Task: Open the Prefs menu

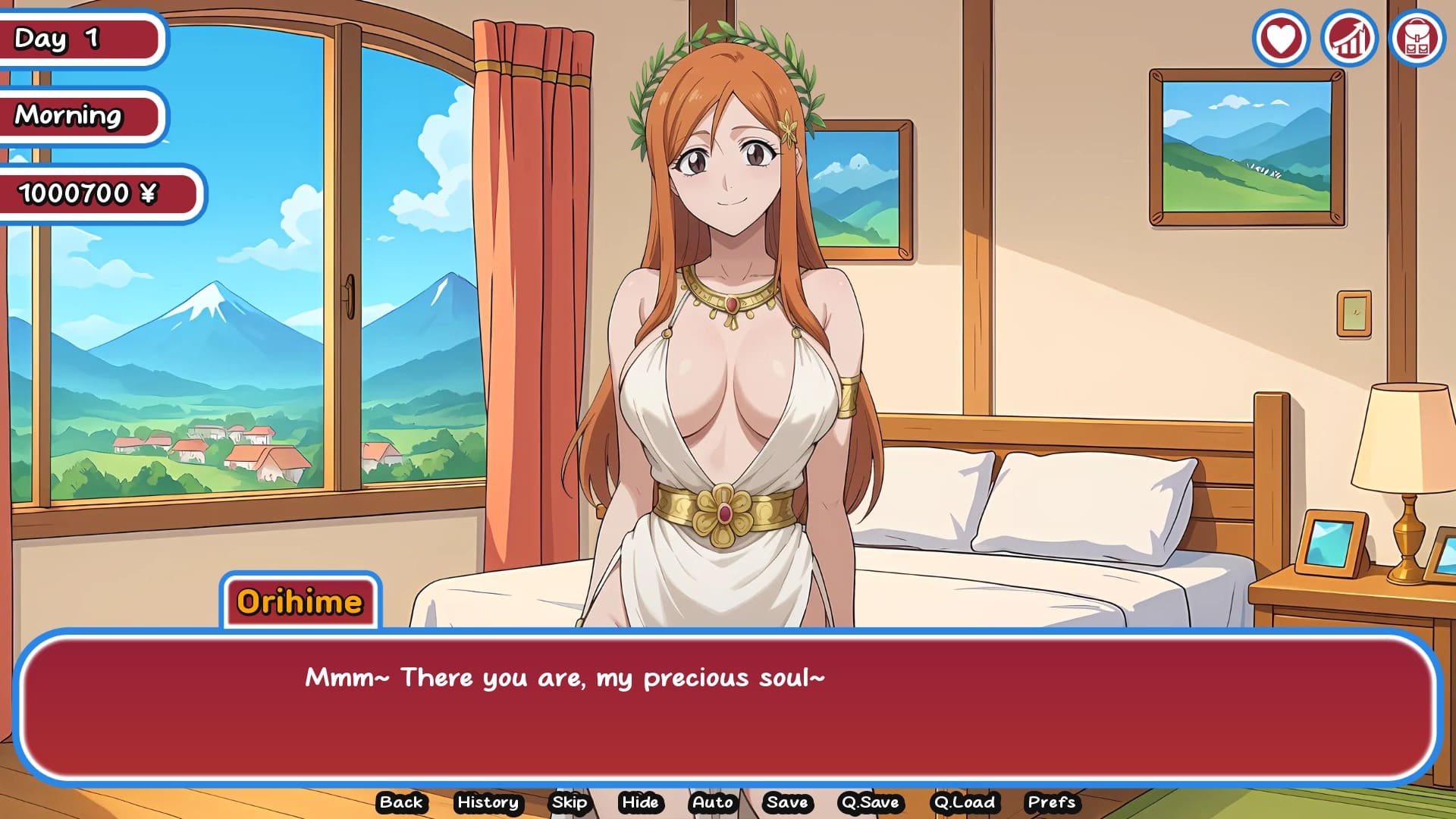Action: click(x=1051, y=802)
